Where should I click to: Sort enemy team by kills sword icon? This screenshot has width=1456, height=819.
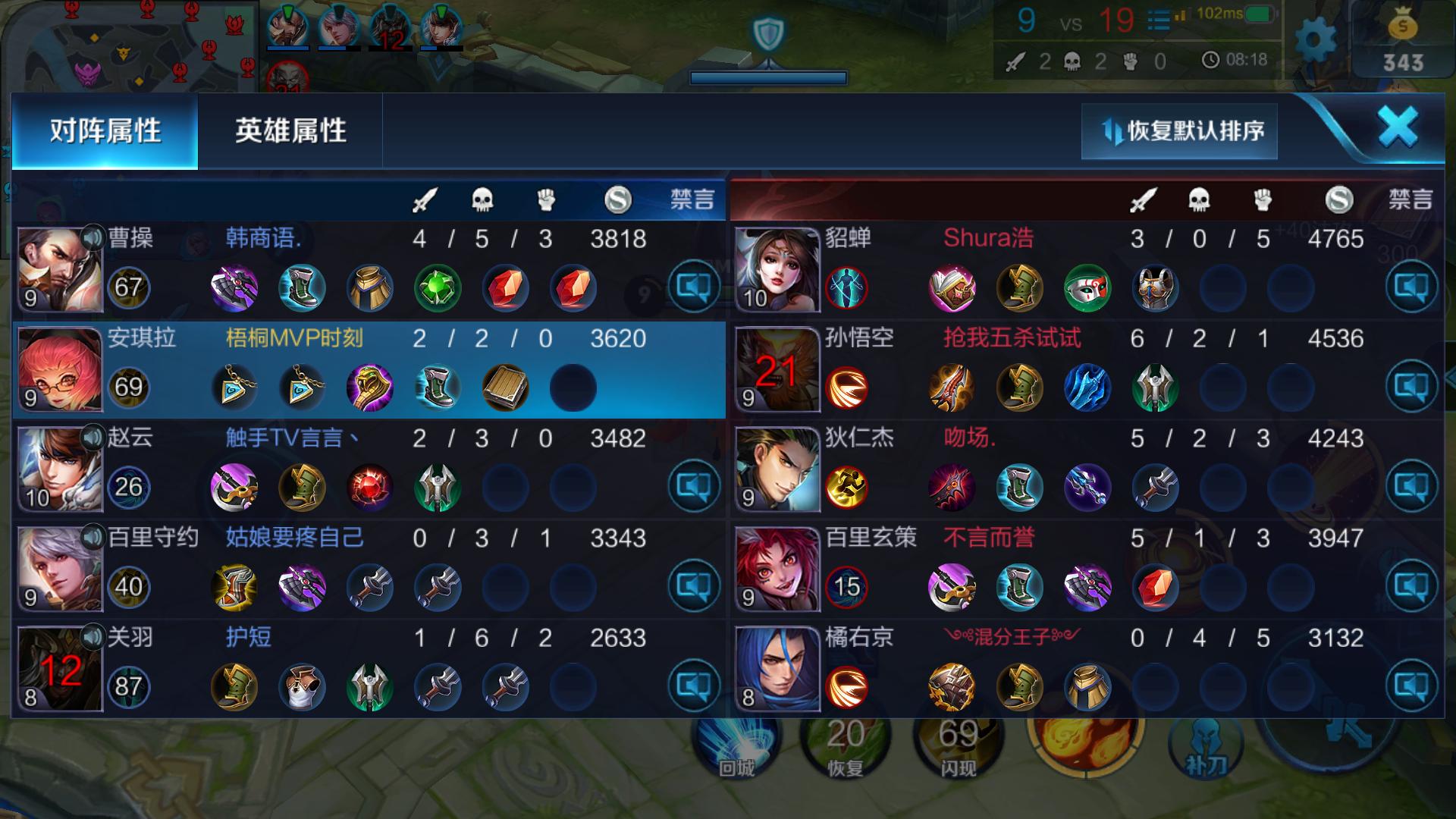1143,199
